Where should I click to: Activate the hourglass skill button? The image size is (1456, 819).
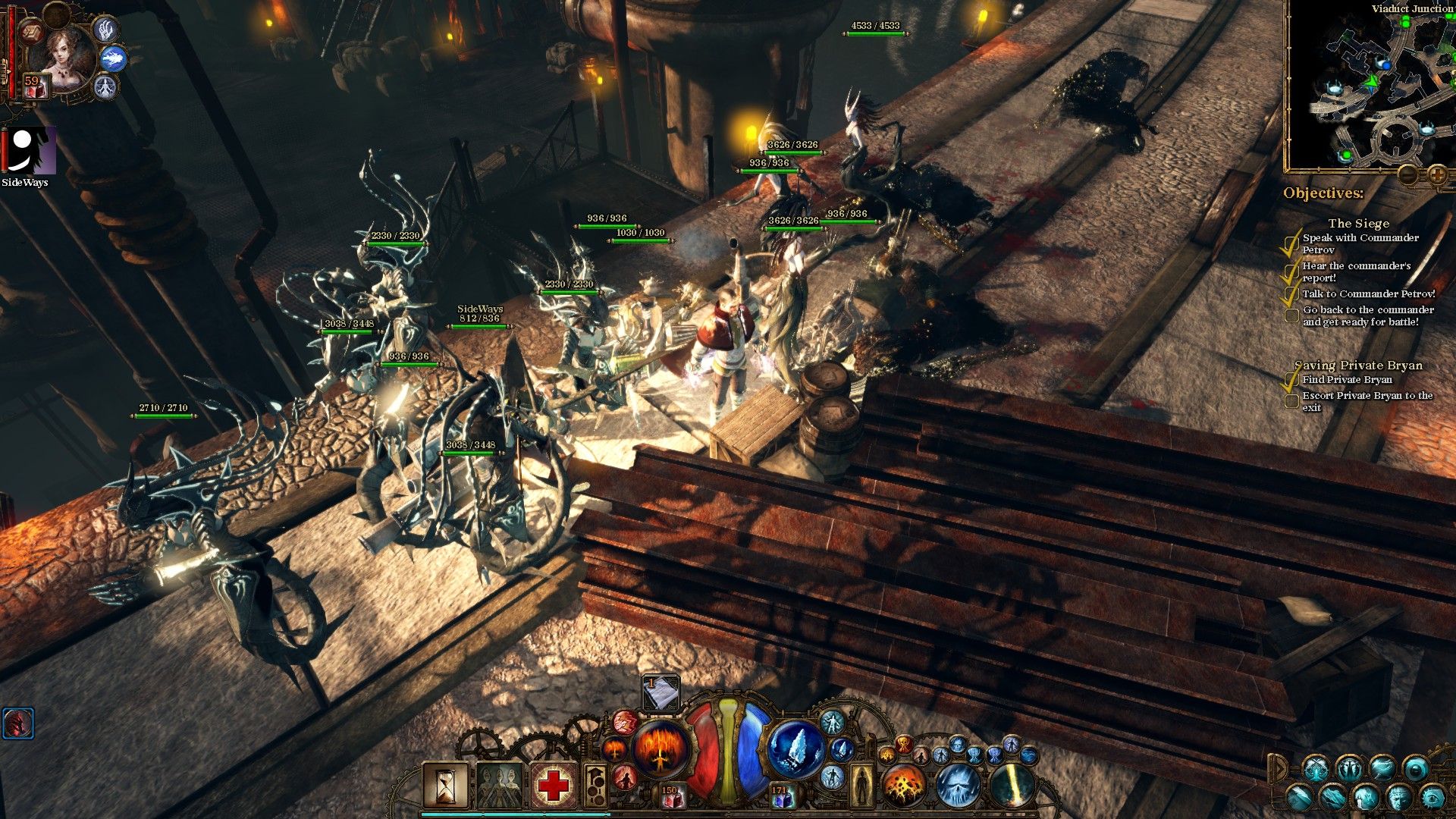(x=445, y=786)
